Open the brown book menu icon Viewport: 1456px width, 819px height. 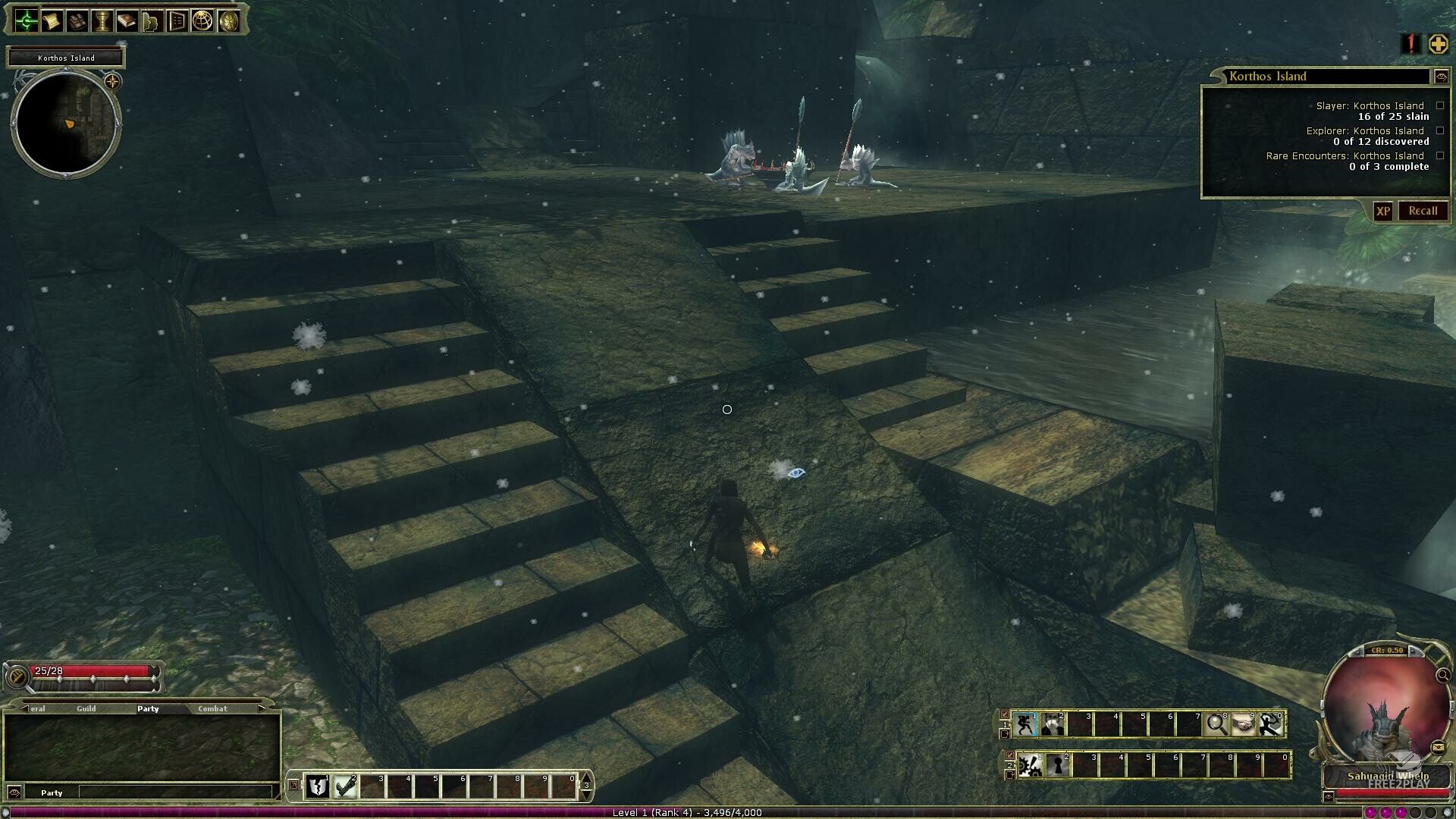[x=127, y=21]
